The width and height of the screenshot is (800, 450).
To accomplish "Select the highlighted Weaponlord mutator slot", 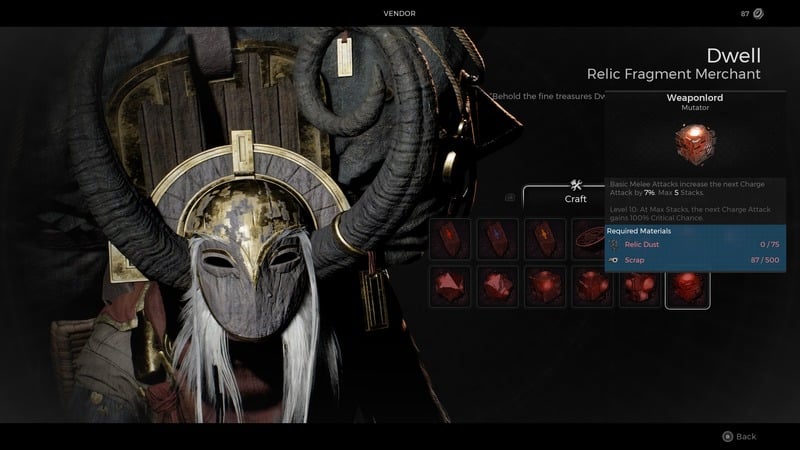I will 688,287.
